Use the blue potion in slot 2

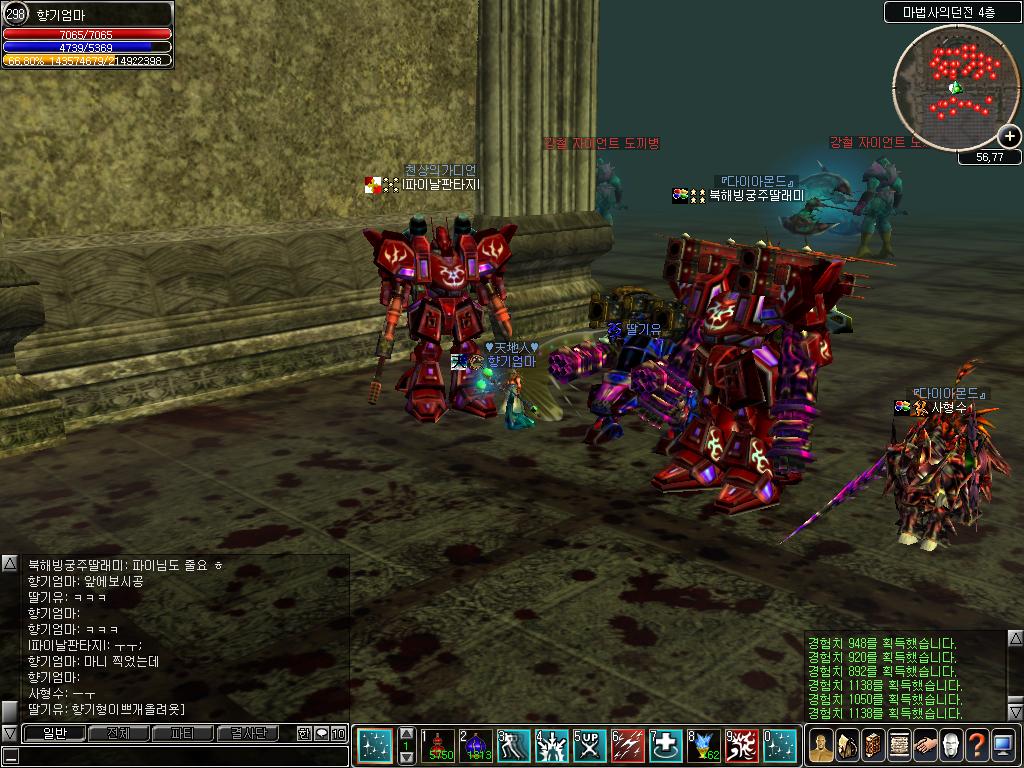pos(476,746)
